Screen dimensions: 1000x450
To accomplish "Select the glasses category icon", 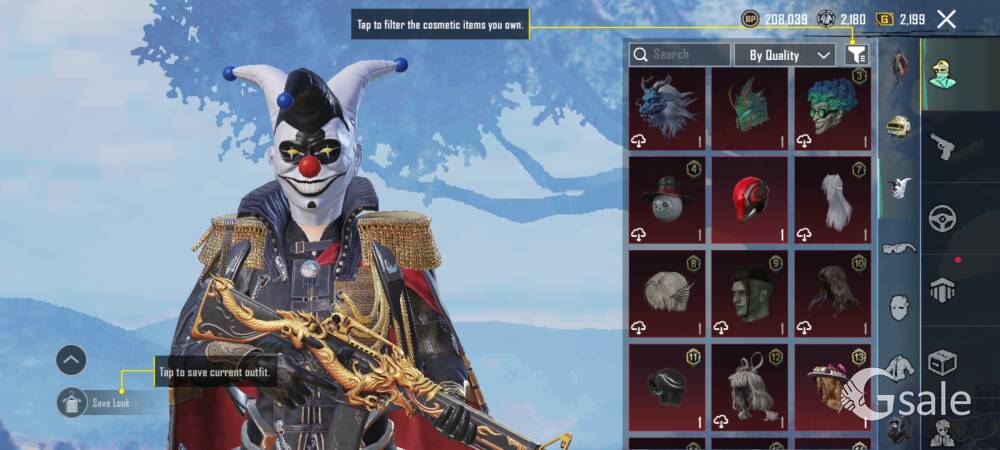I will click(x=900, y=248).
